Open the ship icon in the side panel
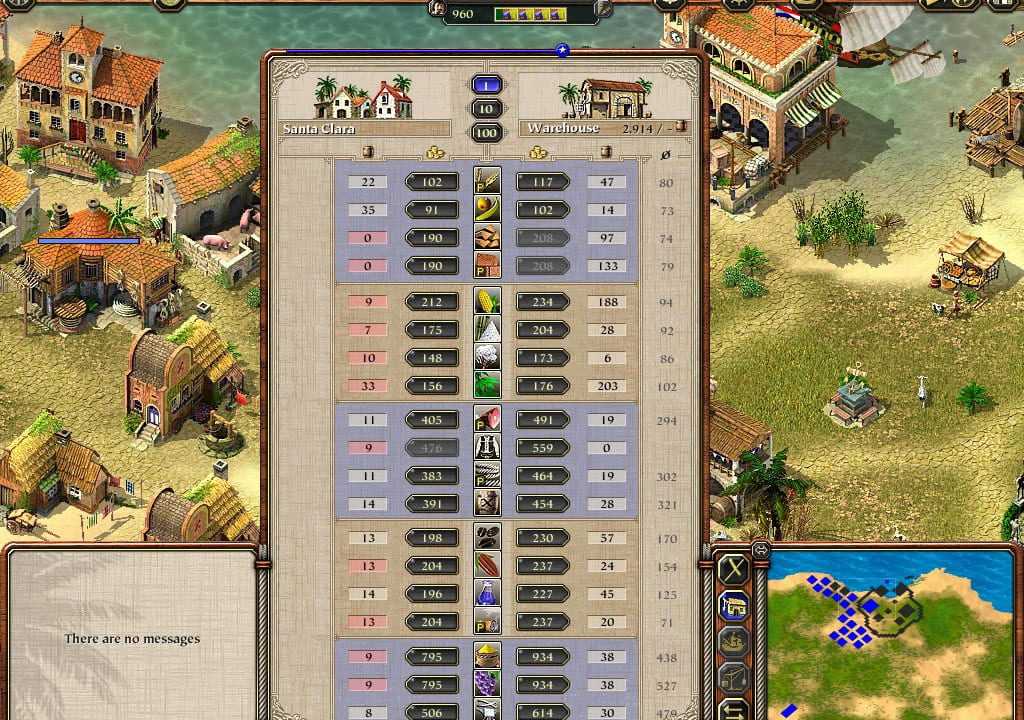This screenshot has width=1024, height=720. point(735,642)
